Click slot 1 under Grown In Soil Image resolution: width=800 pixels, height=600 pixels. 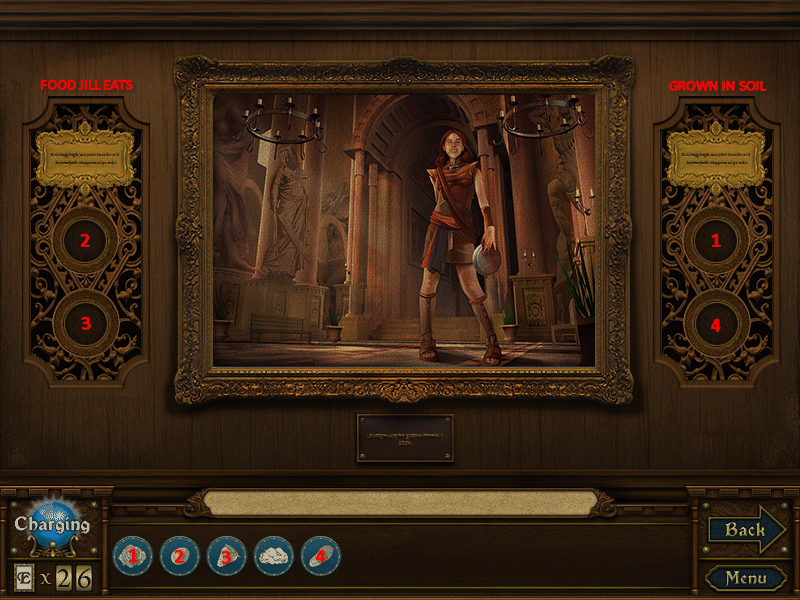pyautogui.click(x=715, y=240)
